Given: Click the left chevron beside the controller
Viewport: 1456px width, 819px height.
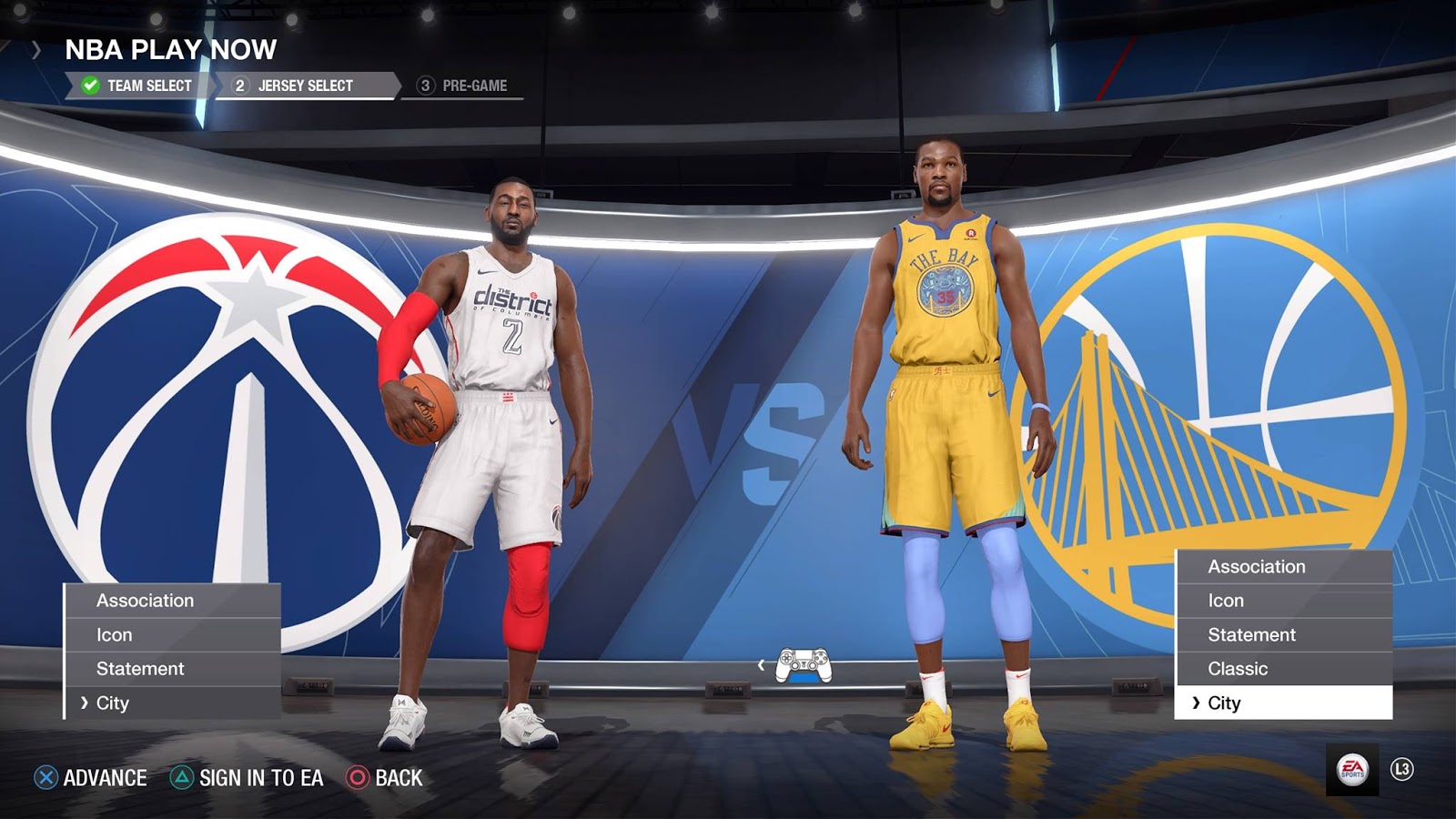Looking at the screenshot, I should (760, 667).
